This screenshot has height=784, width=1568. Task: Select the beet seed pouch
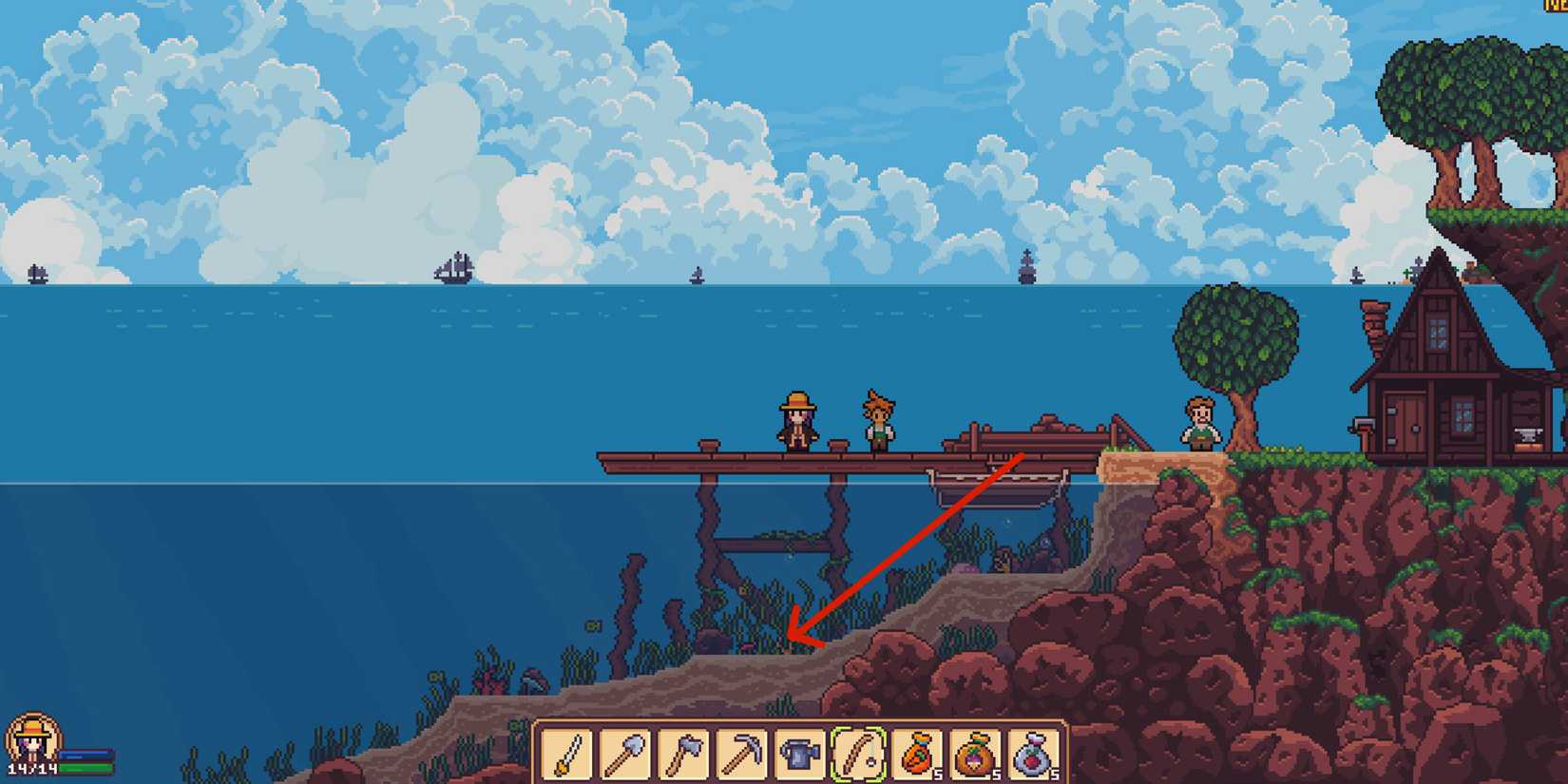click(x=1036, y=753)
